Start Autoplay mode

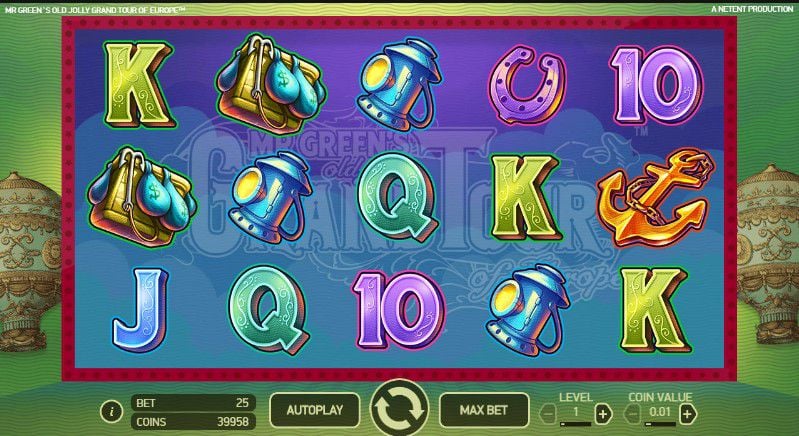click(x=314, y=410)
